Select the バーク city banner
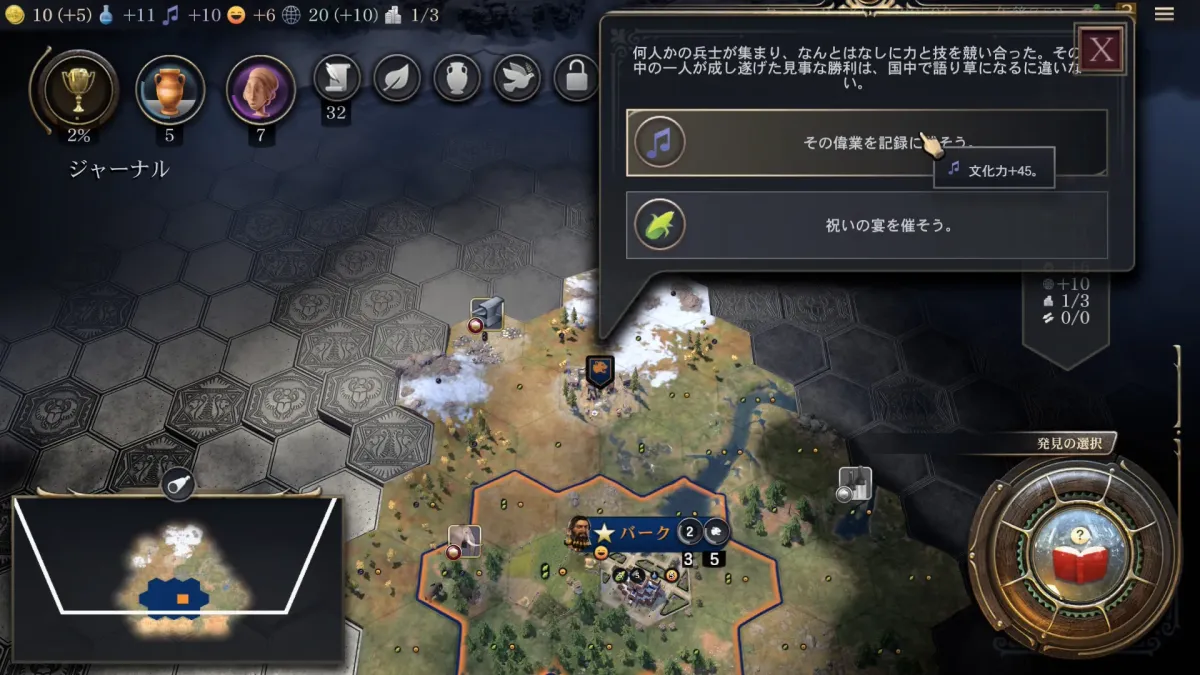Screen dimensions: 1200x675 click(634, 532)
